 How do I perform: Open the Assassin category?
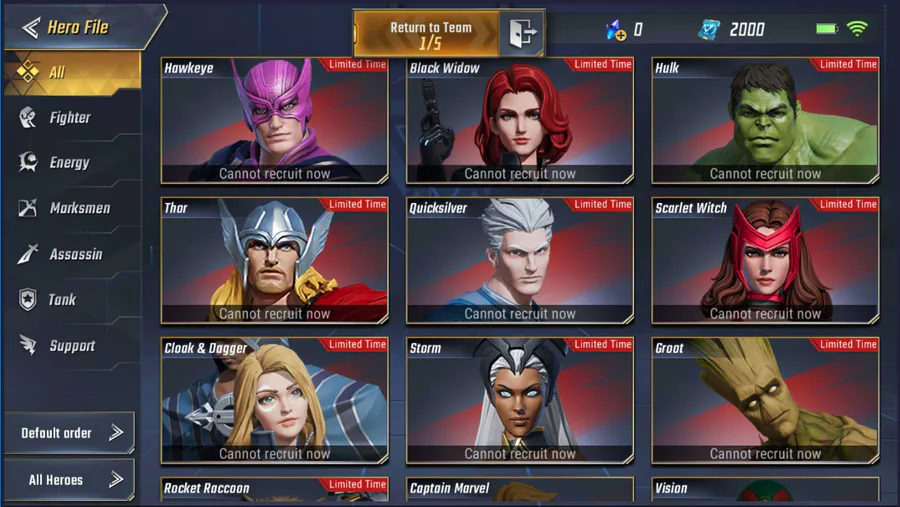pyautogui.click(x=72, y=255)
